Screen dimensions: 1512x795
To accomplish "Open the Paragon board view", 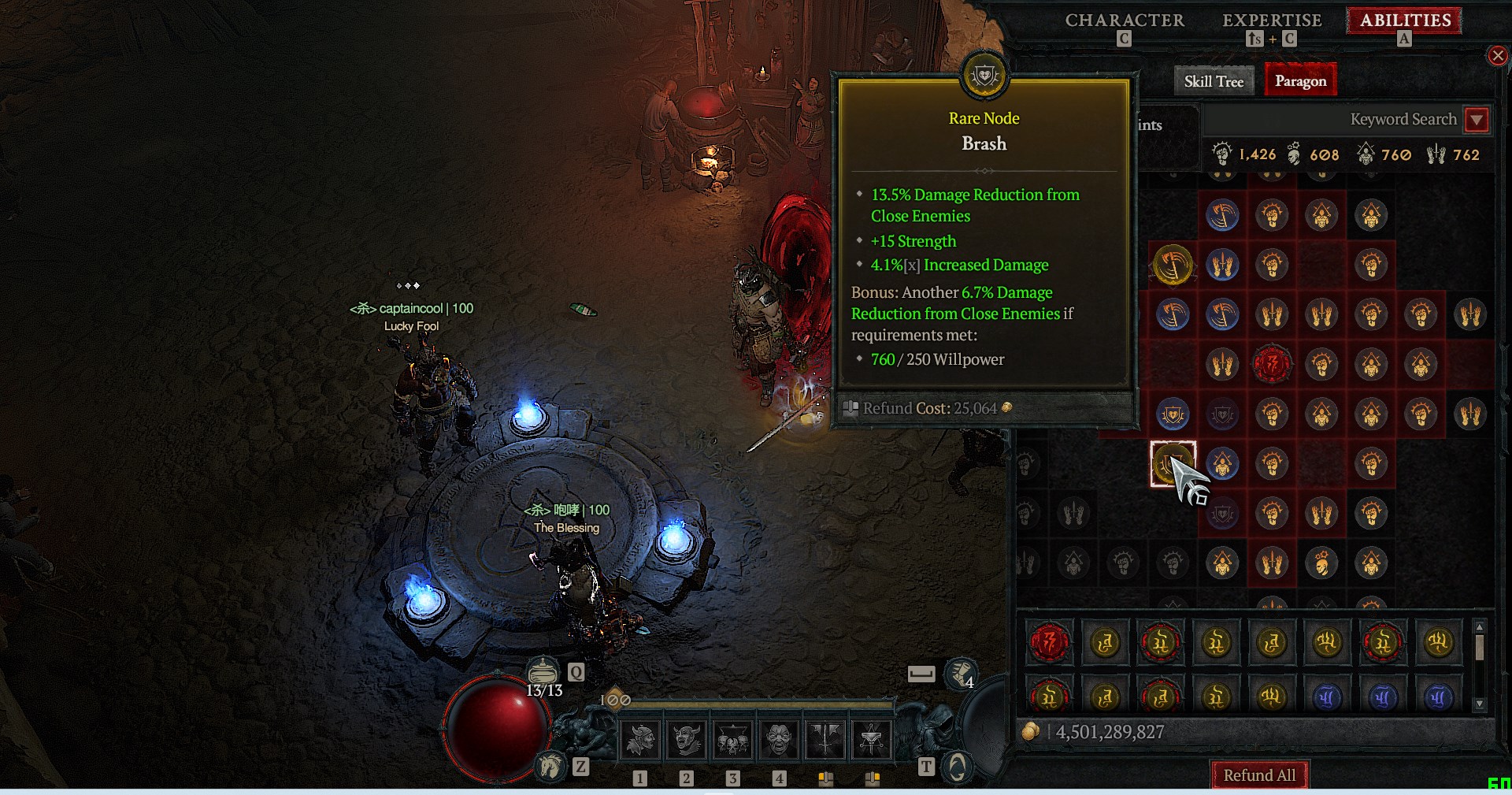I will click(x=1300, y=81).
